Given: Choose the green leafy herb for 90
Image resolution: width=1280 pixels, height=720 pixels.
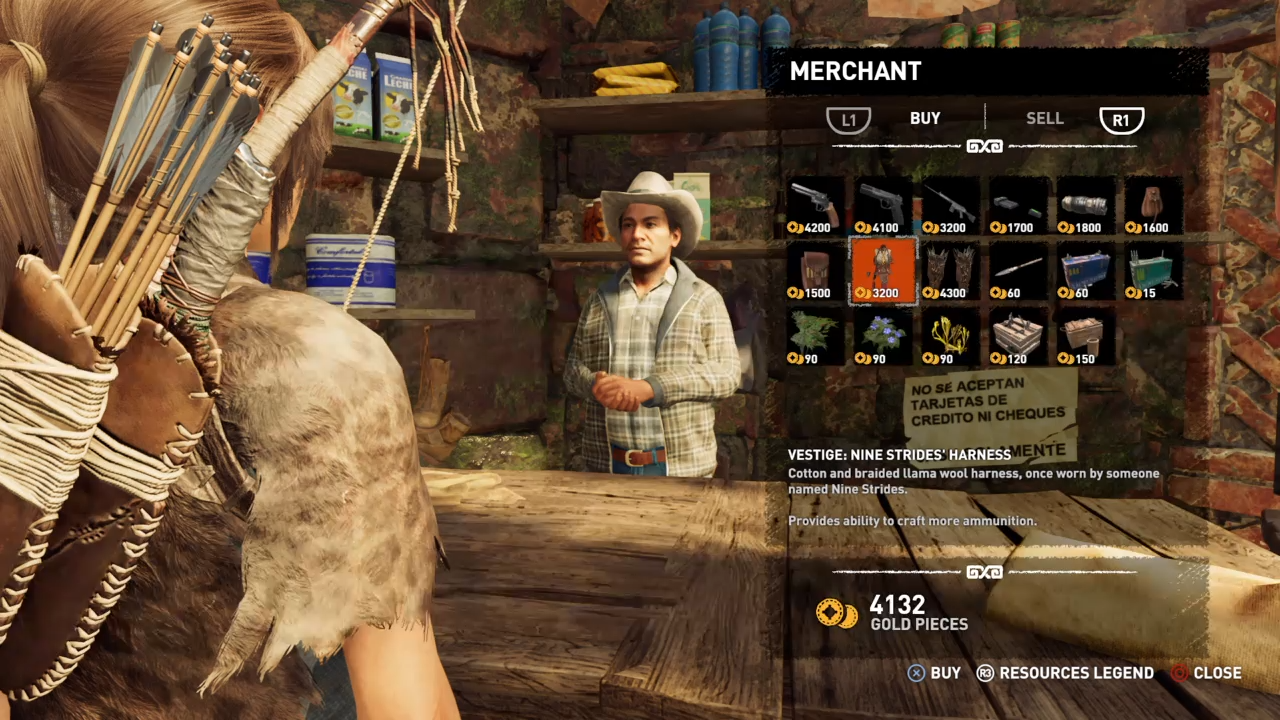Looking at the screenshot, I should point(815,337).
